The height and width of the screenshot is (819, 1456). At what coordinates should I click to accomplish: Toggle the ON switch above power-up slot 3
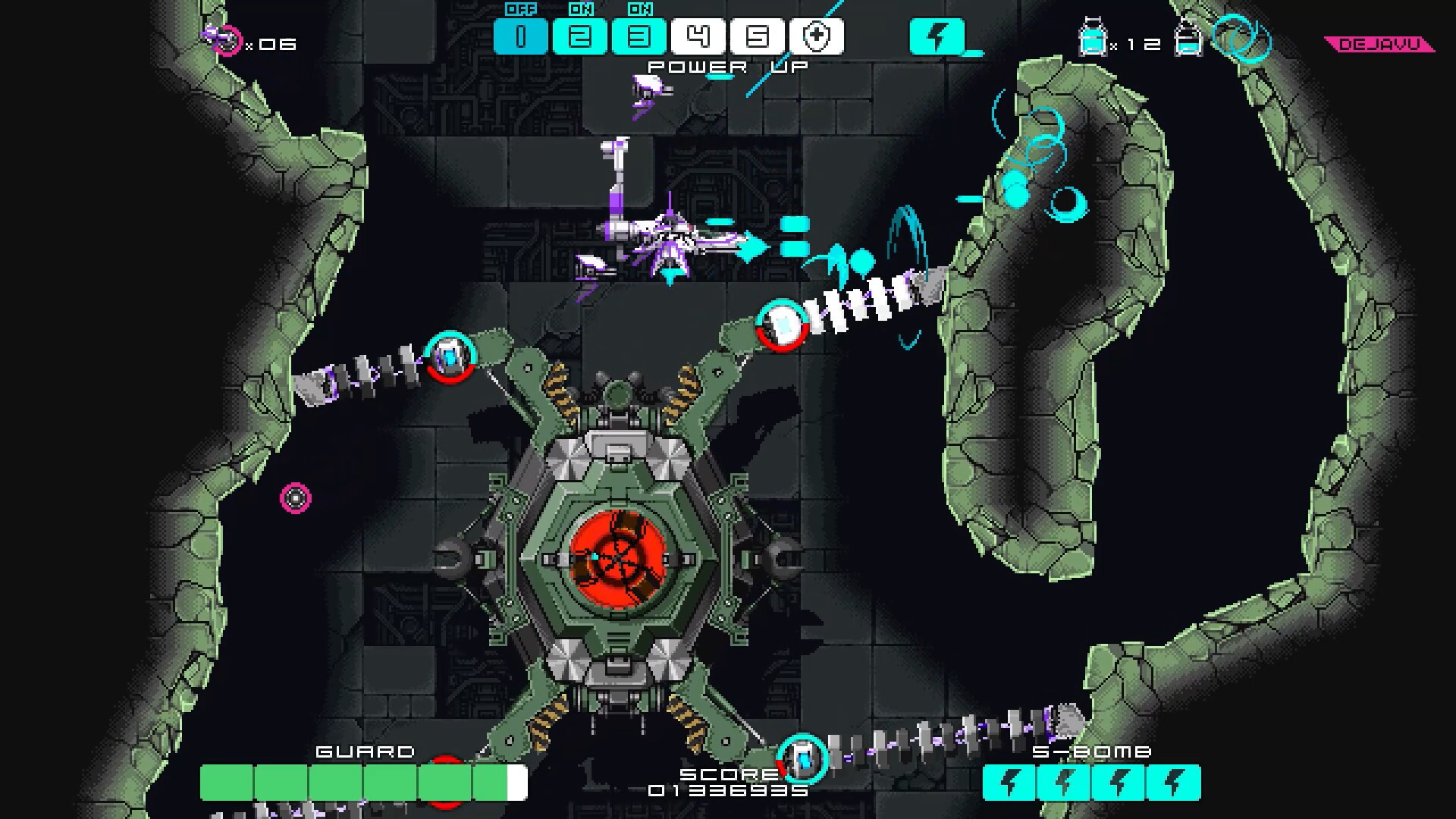tap(643, 9)
